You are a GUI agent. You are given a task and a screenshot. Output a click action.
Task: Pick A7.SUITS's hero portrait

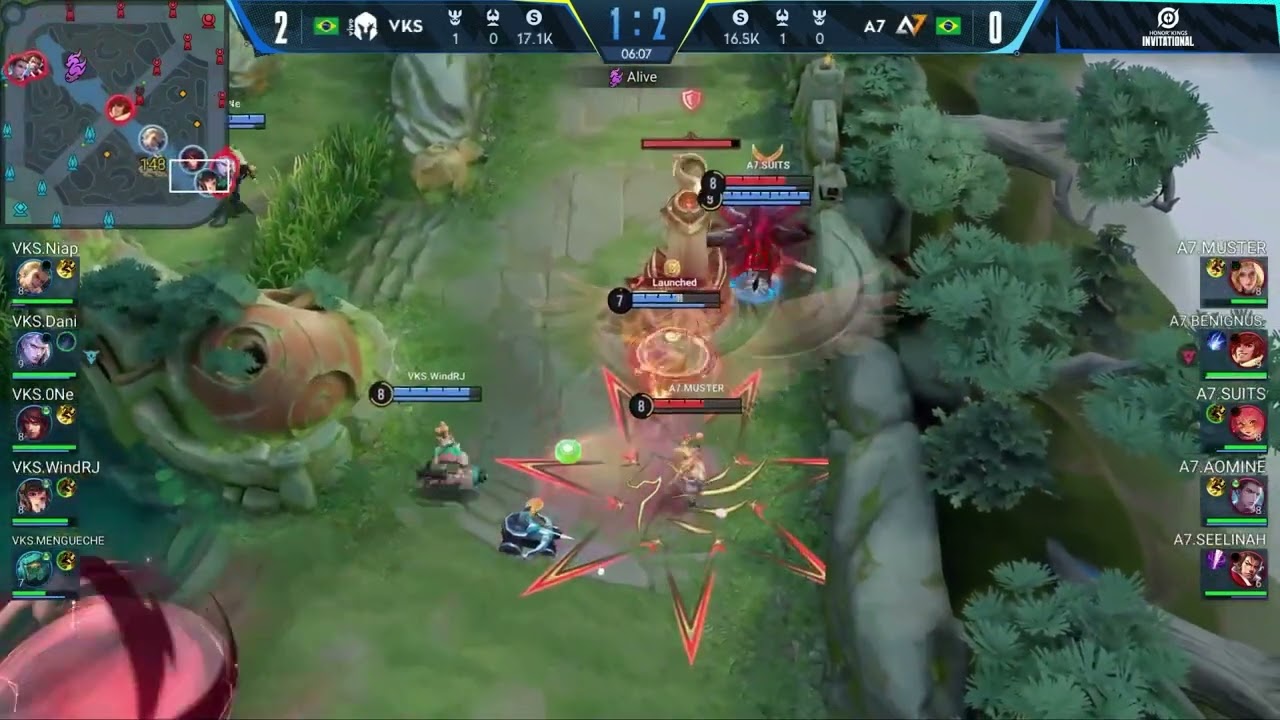[x=1248, y=423]
